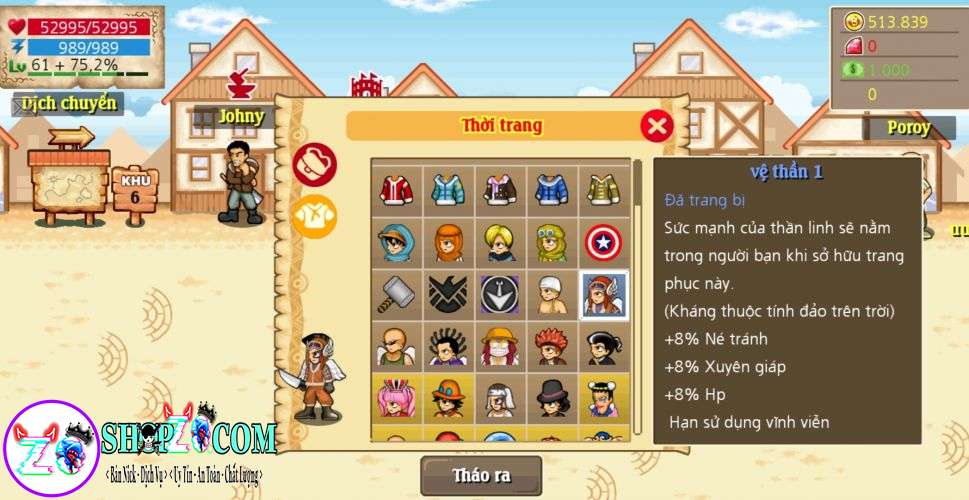This screenshot has width=969, height=500.
Task: Select the Captain America shield item
Action: click(603, 242)
